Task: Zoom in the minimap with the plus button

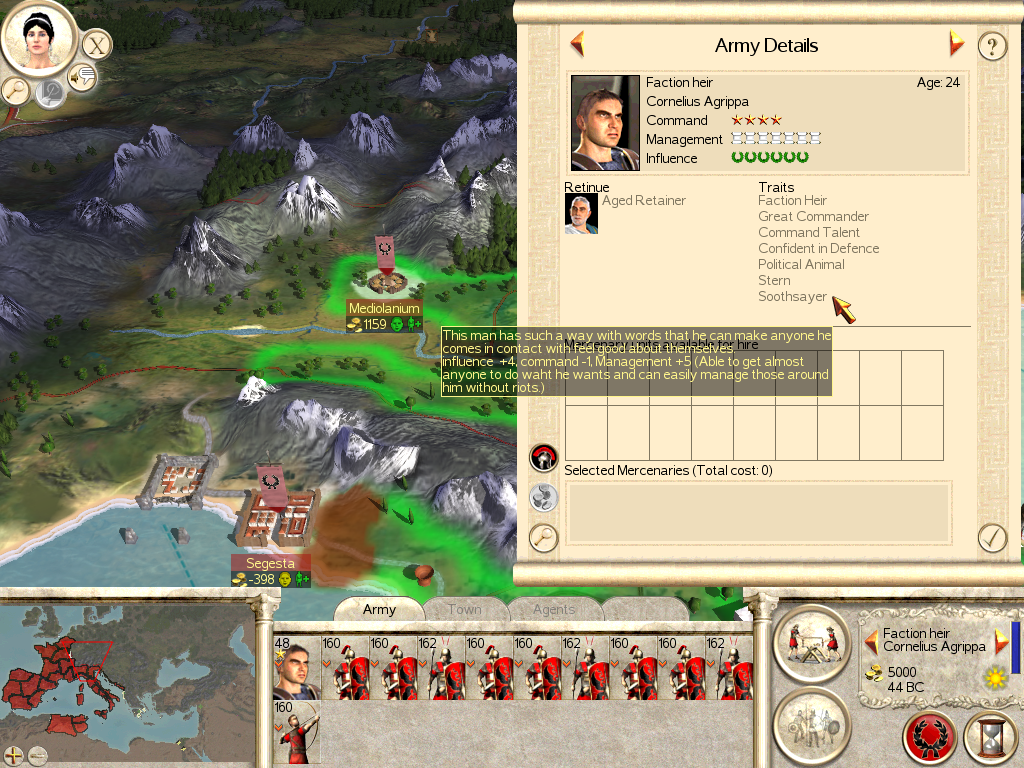Action: point(14,755)
